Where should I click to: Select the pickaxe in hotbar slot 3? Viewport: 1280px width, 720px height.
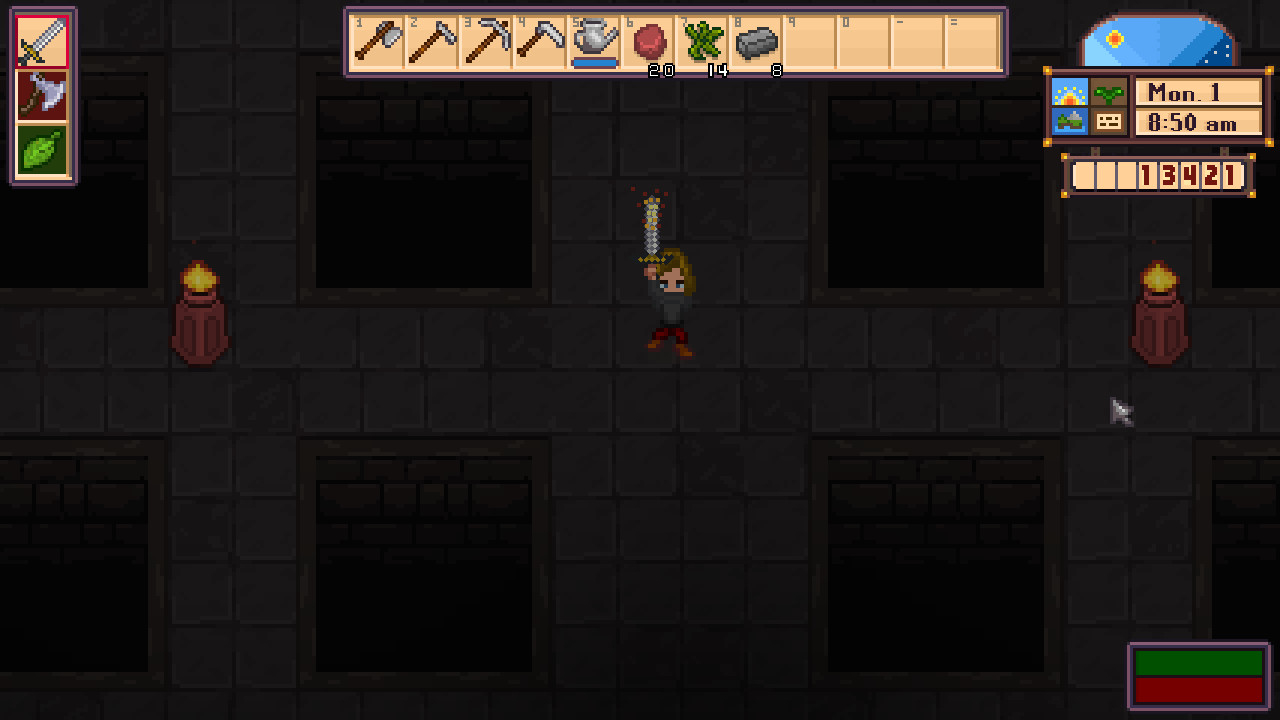[x=486, y=40]
